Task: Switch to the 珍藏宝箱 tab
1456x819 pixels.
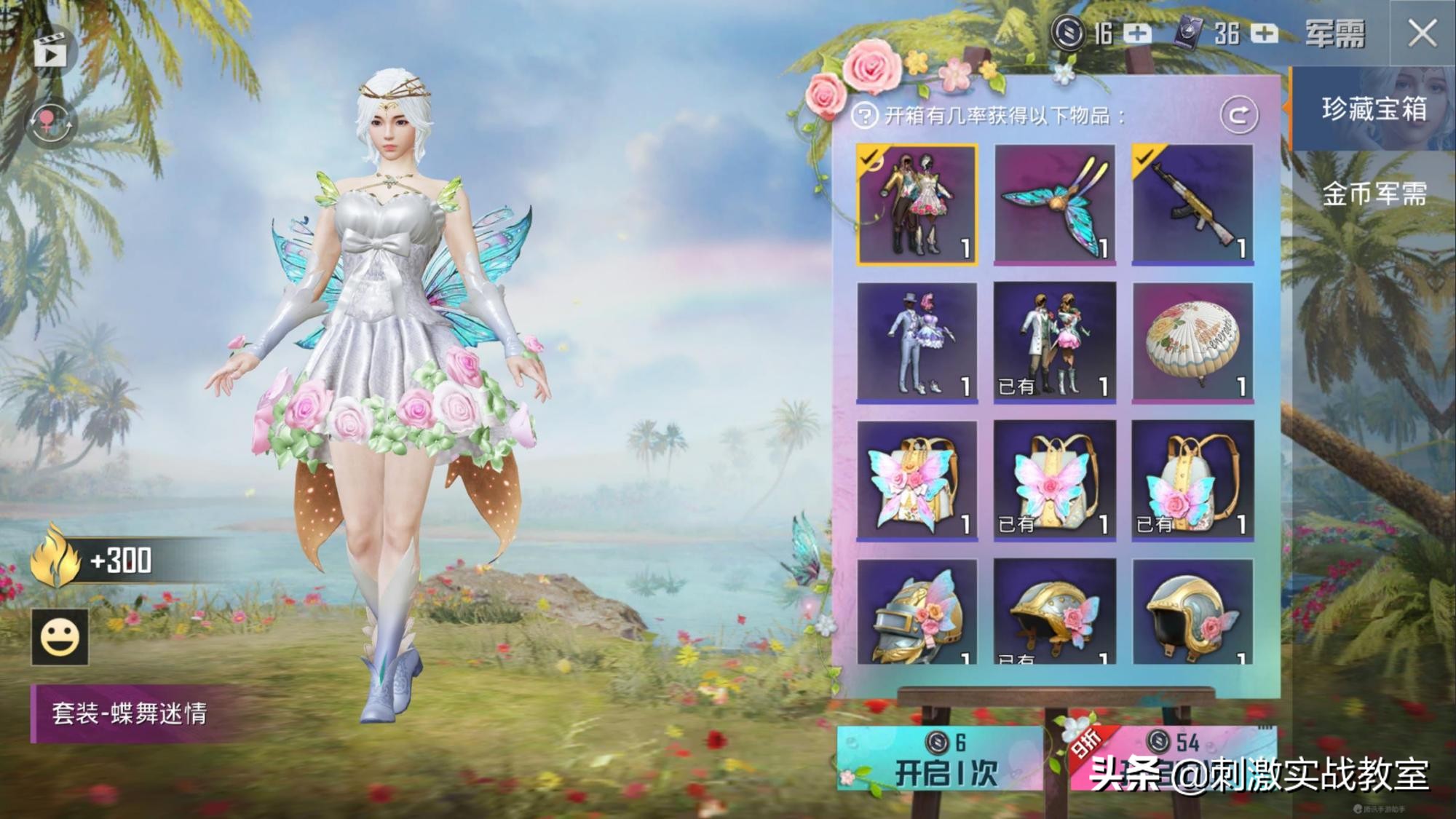Action: click(x=1373, y=109)
